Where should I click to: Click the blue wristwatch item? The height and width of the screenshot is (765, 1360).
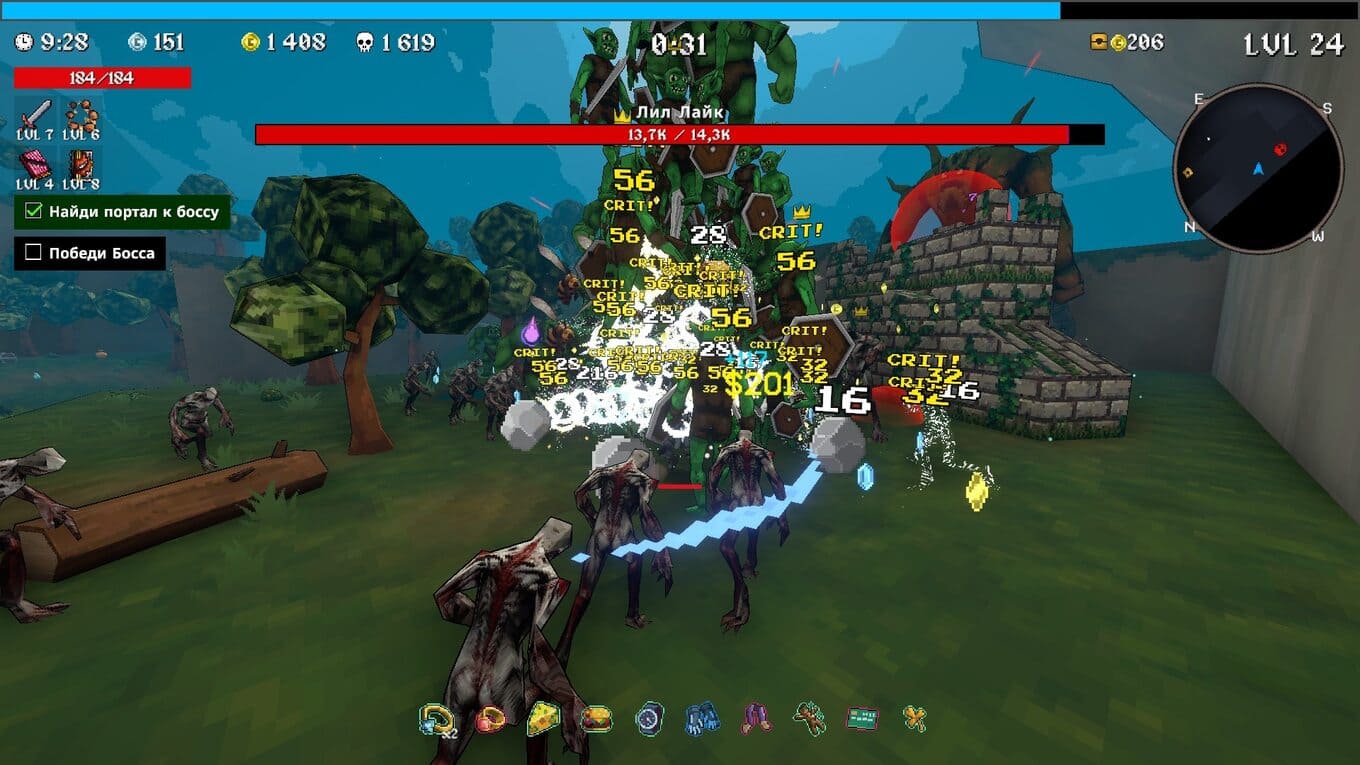pos(649,718)
